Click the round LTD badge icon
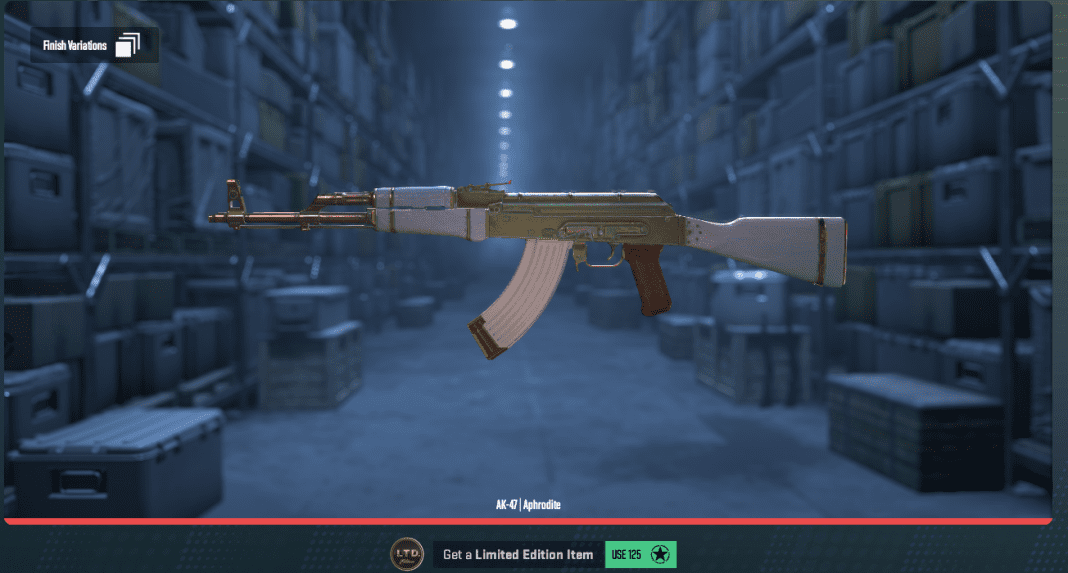 pyautogui.click(x=406, y=554)
